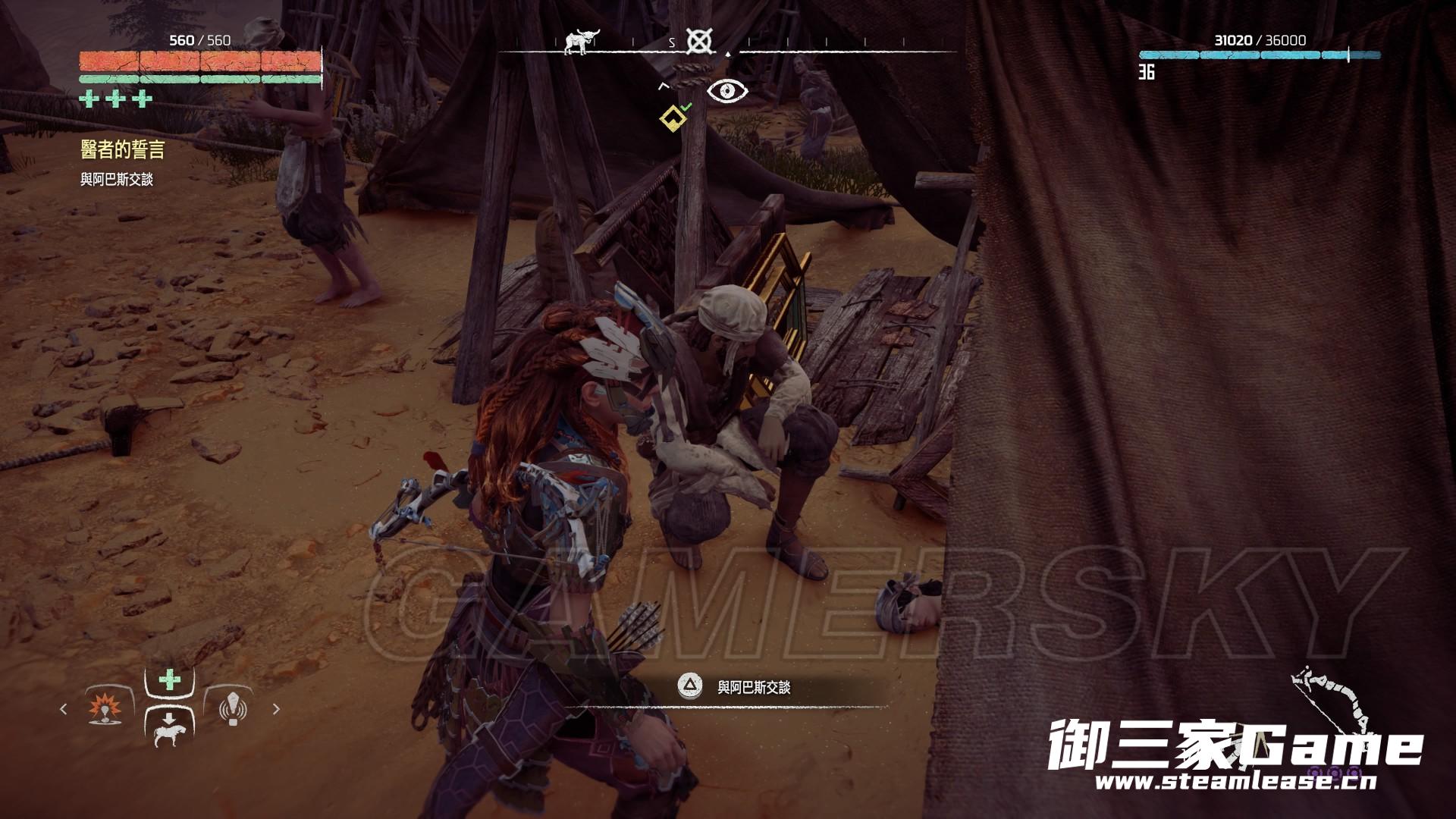The image size is (1456, 819).
Task: Click the green medicine pouch crosses
Action: click(116, 99)
